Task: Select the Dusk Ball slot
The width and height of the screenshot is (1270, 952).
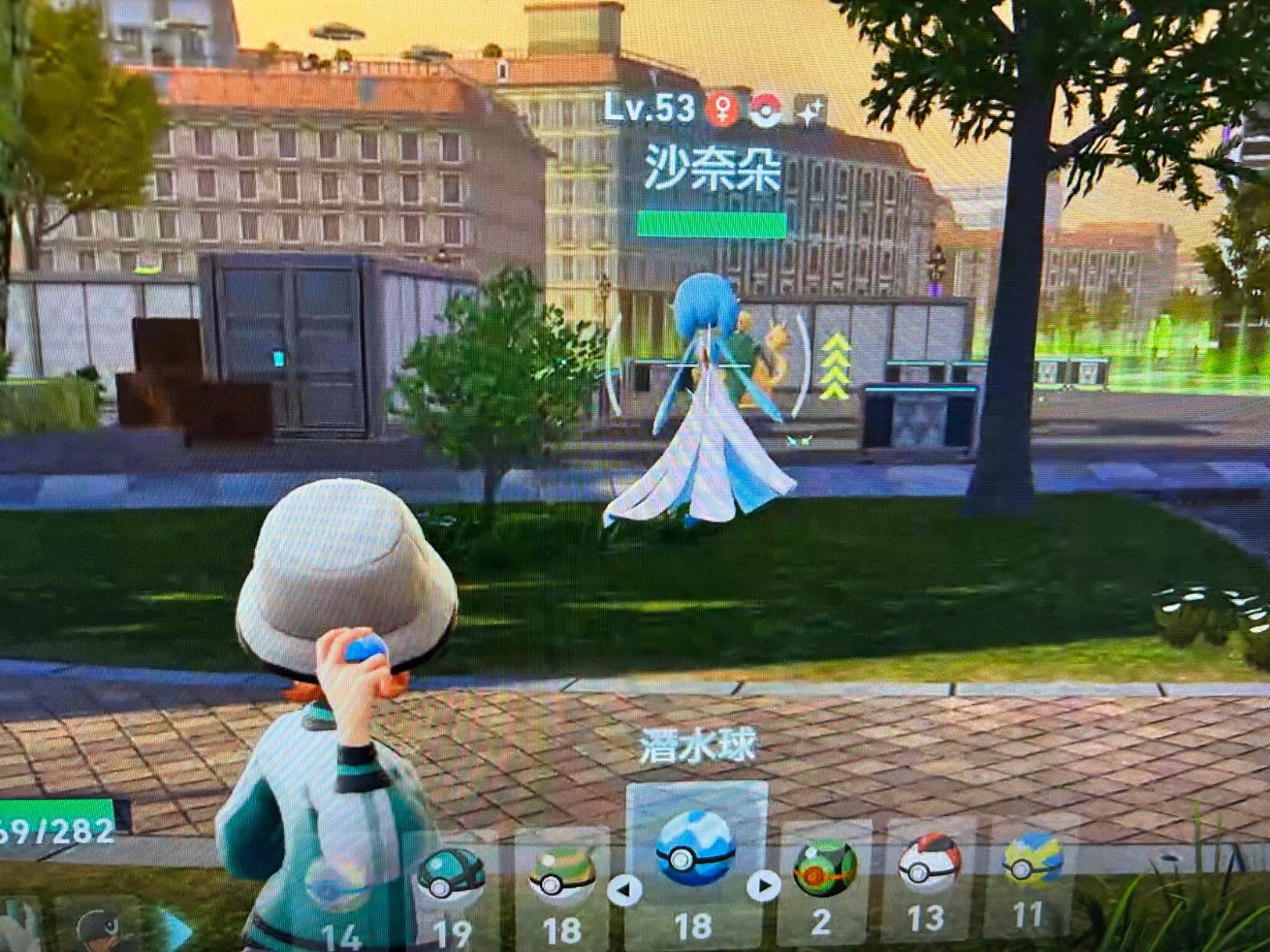Action: (824, 868)
